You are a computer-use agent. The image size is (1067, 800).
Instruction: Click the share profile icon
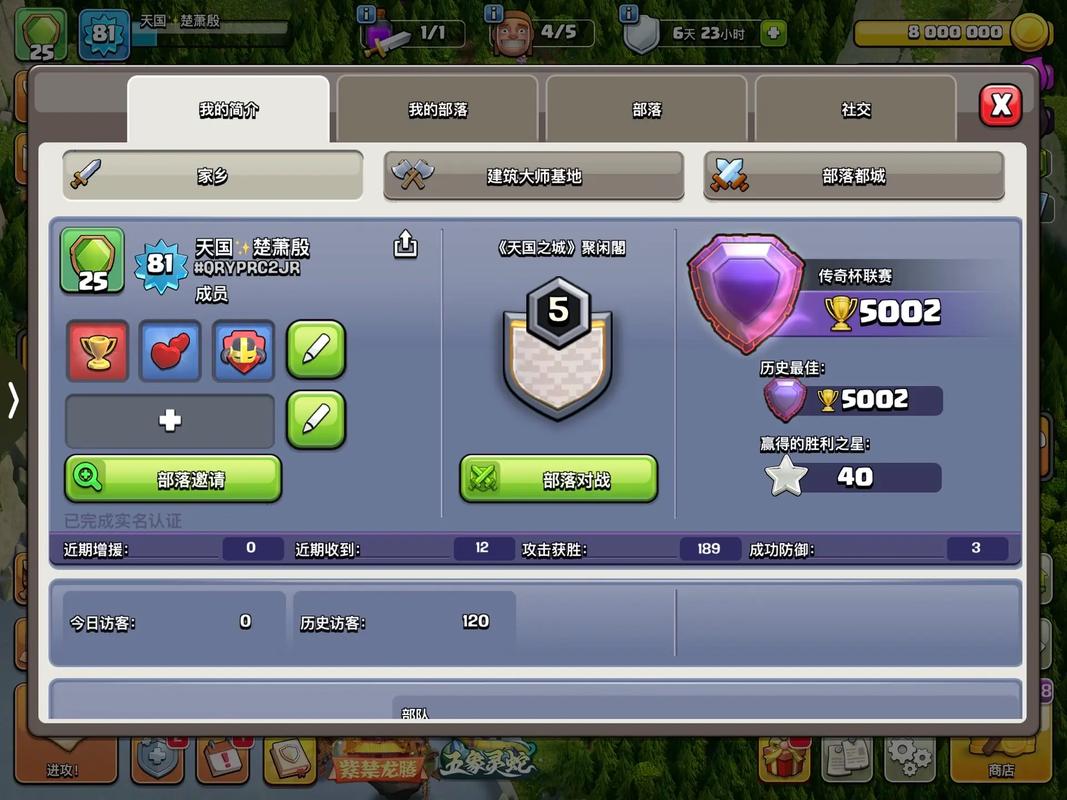pyautogui.click(x=405, y=244)
